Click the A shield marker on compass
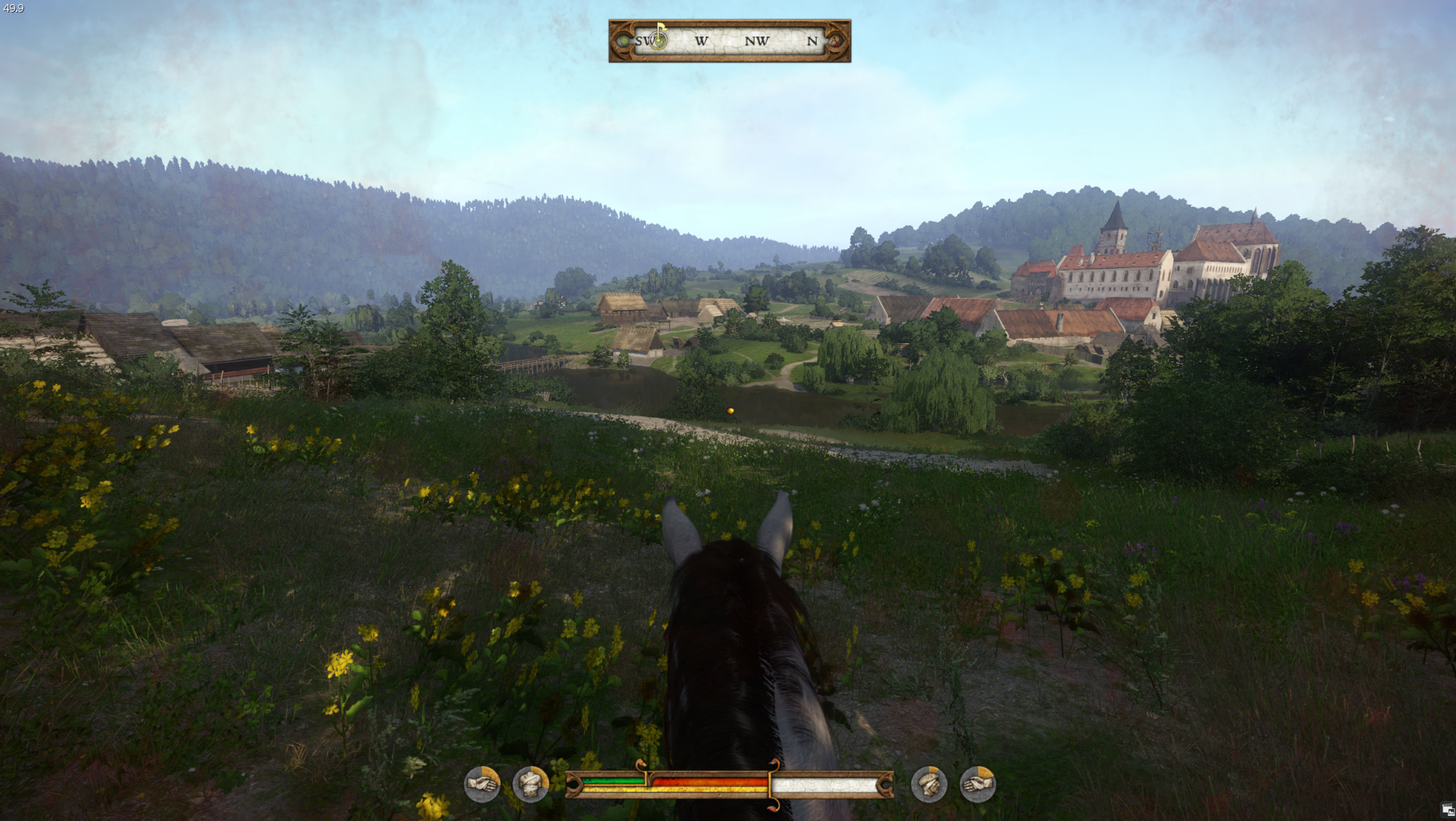 coord(835,41)
